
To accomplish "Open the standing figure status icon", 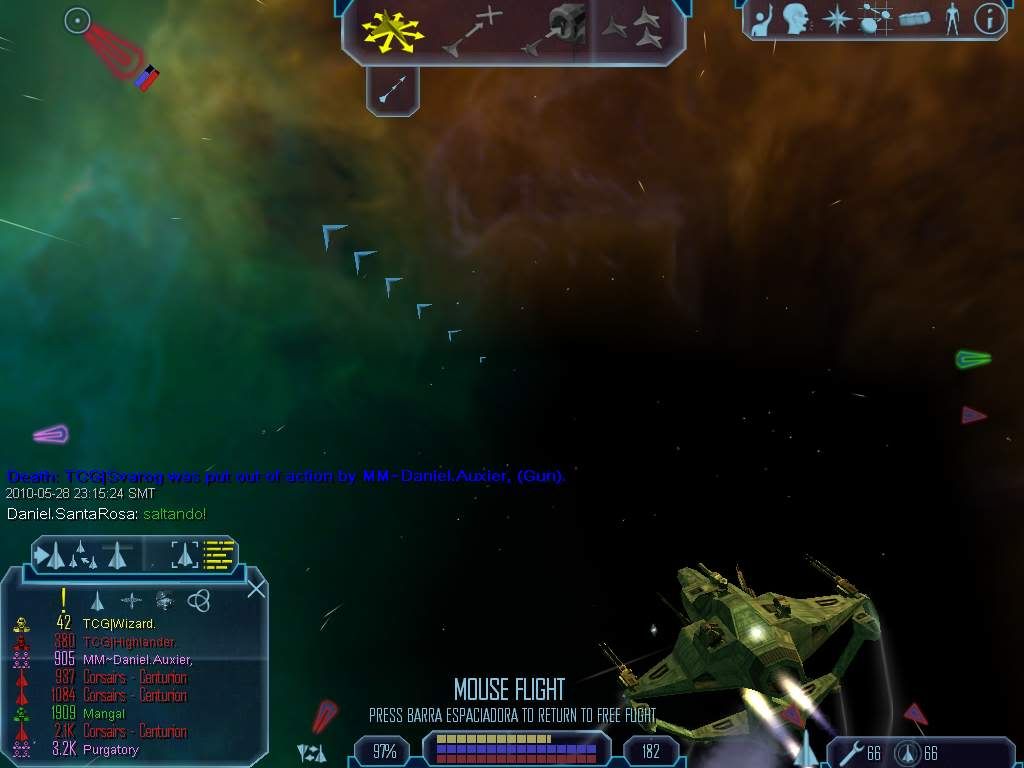I will coord(951,18).
